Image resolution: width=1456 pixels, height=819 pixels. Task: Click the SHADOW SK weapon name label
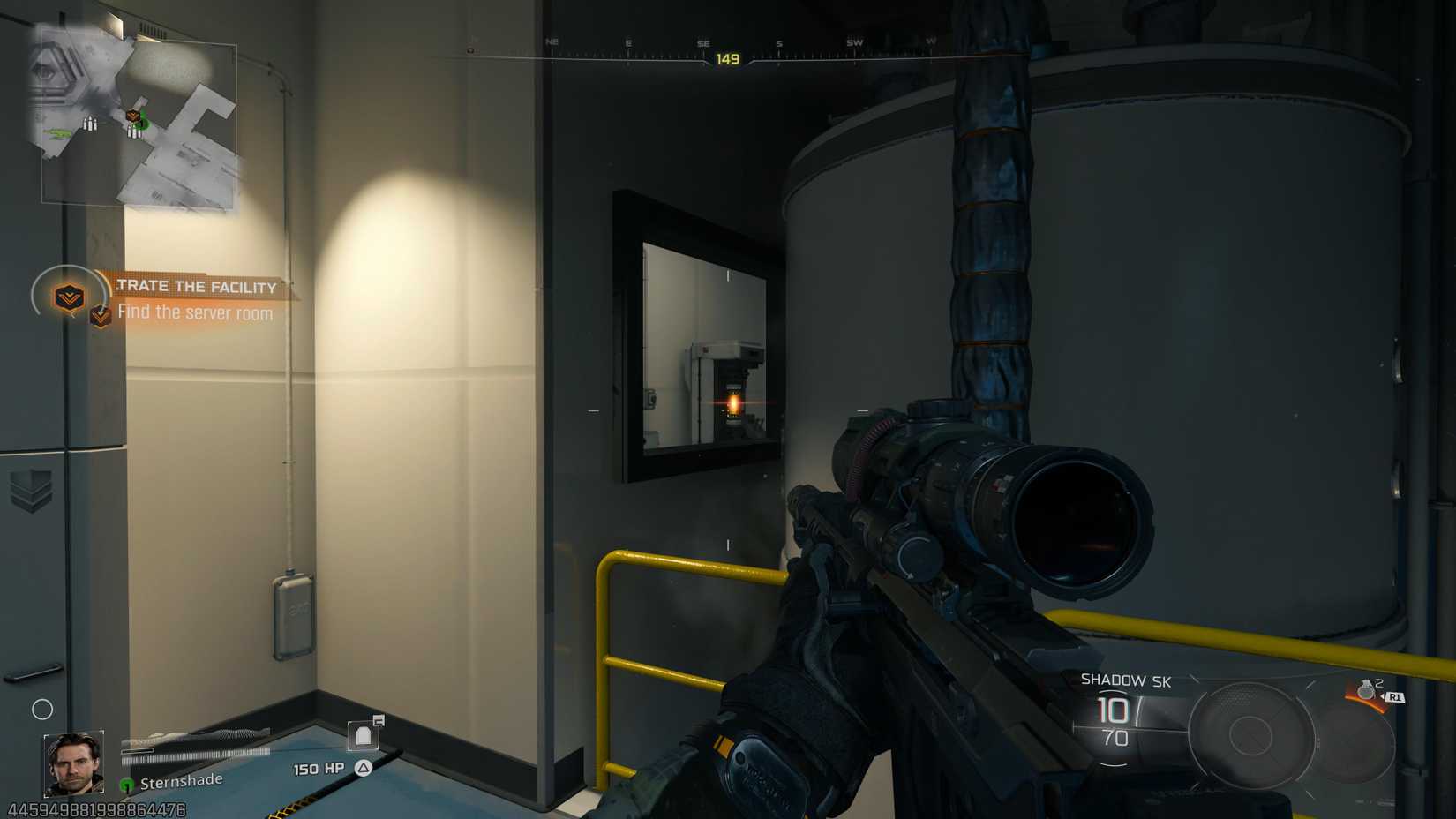click(x=1124, y=680)
